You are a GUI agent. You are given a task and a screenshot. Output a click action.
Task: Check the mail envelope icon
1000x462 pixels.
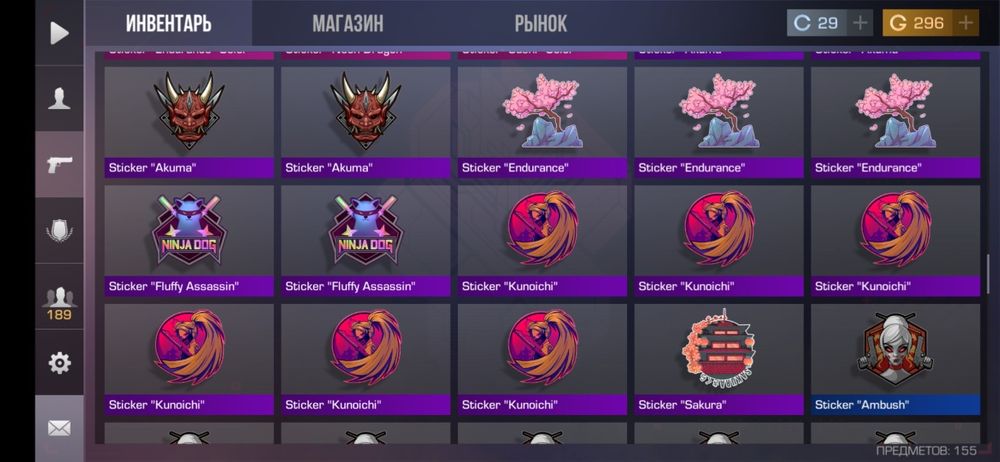click(59, 428)
